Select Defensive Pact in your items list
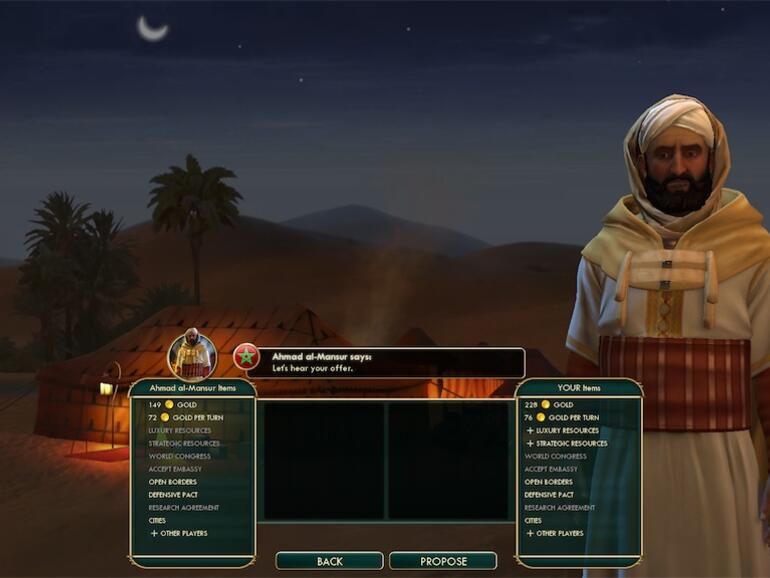This screenshot has height=578, width=770. [x=549, y=495]
